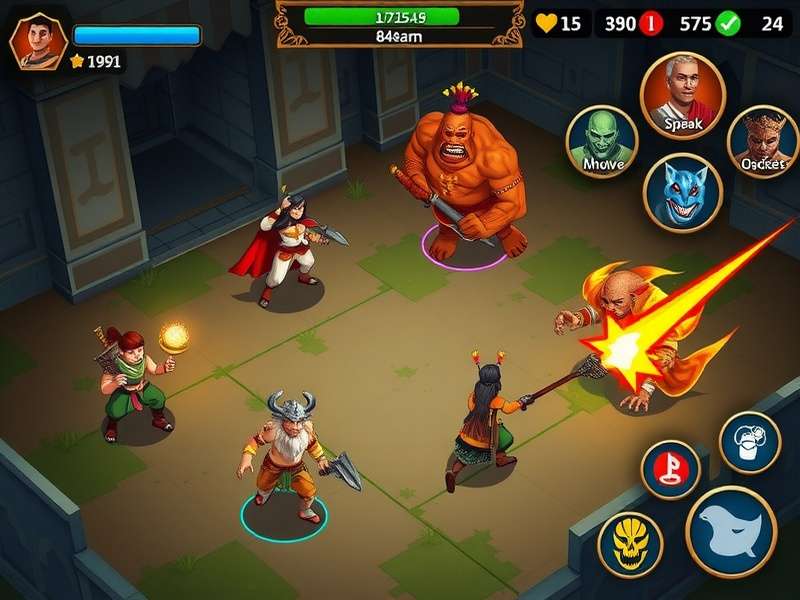Screen dimensions: 800x600
Task: Choose the green orc Mhuve portrait
Action: pos(602,140)
